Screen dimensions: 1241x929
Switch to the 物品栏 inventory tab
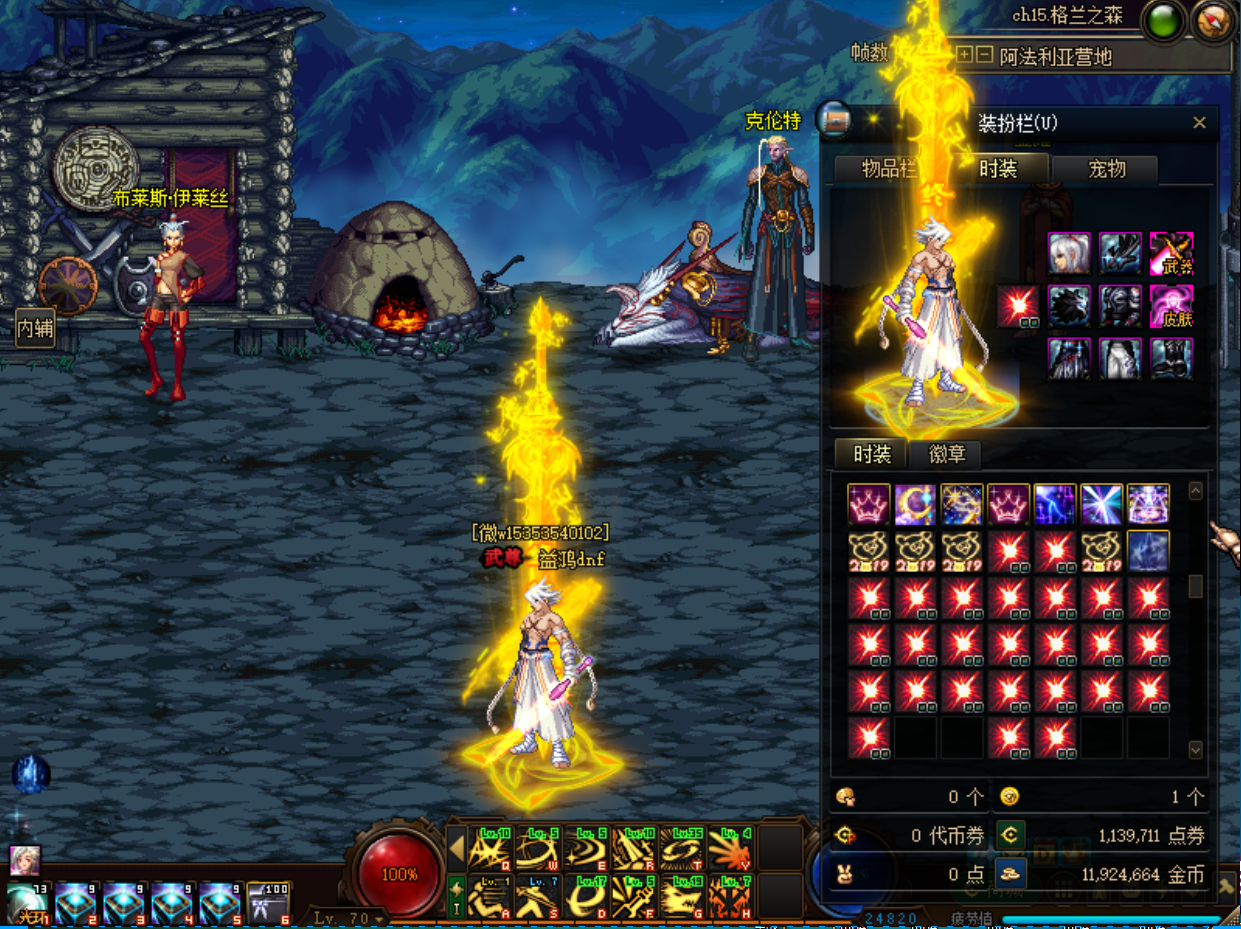(x=888, y=169)
